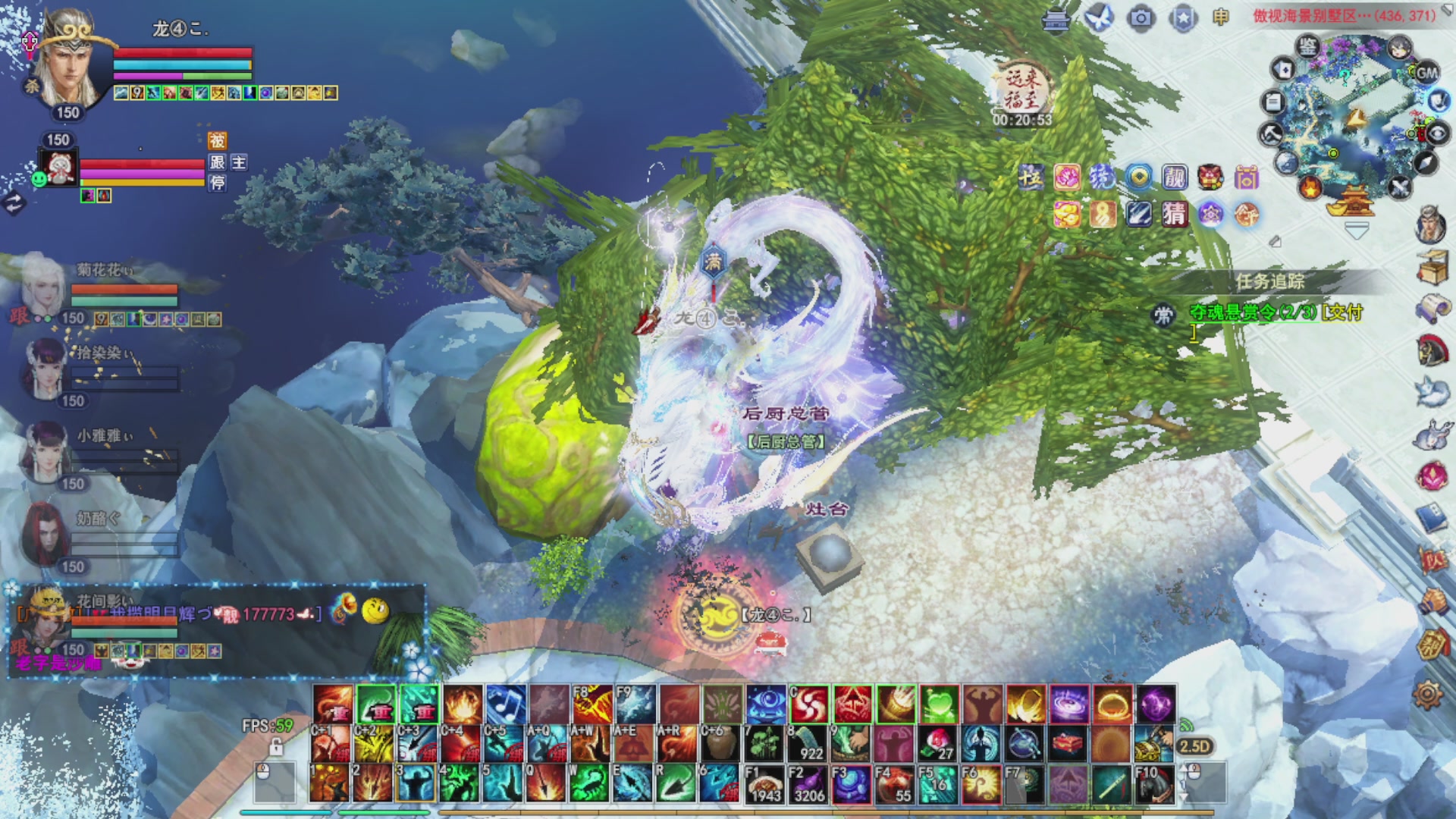Toggle the eye visibility button on minimap

click(x=1438, y=134)
